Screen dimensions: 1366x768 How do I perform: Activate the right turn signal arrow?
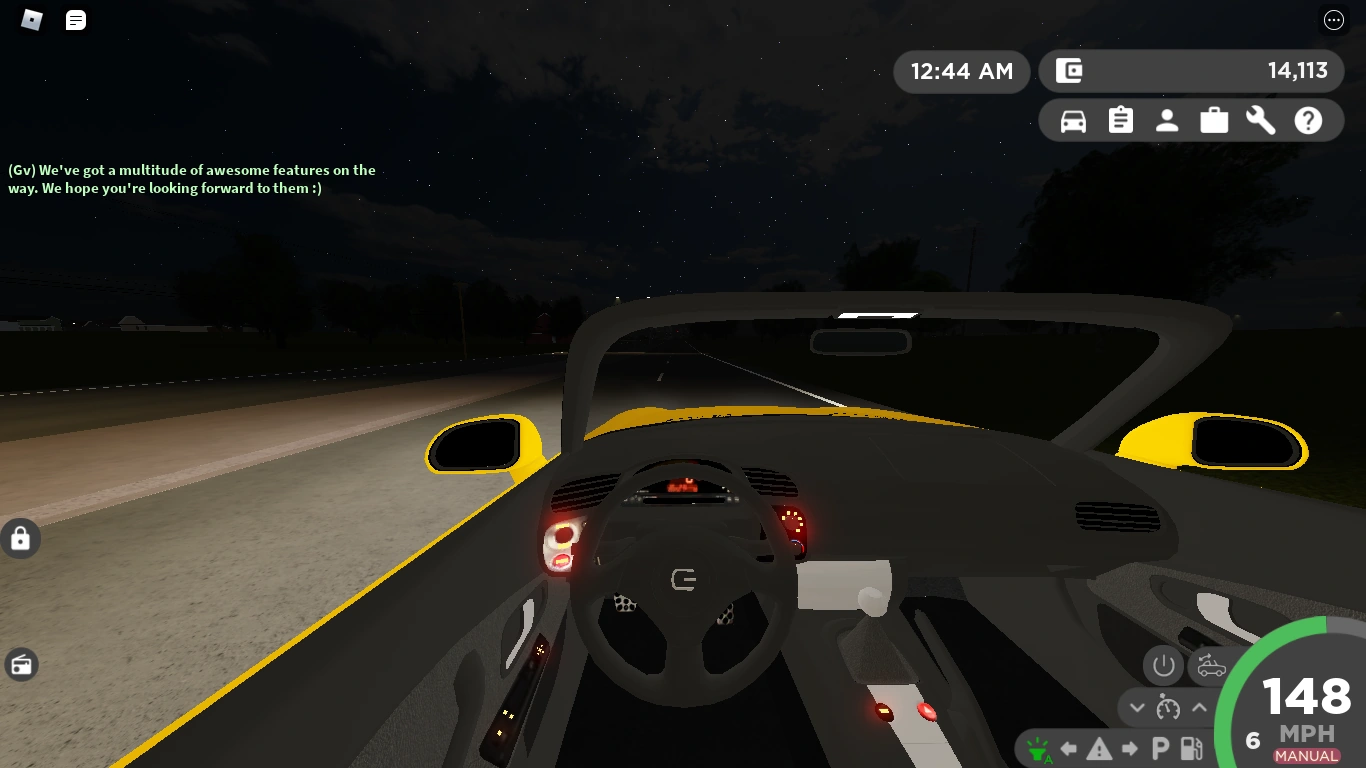1129,747
